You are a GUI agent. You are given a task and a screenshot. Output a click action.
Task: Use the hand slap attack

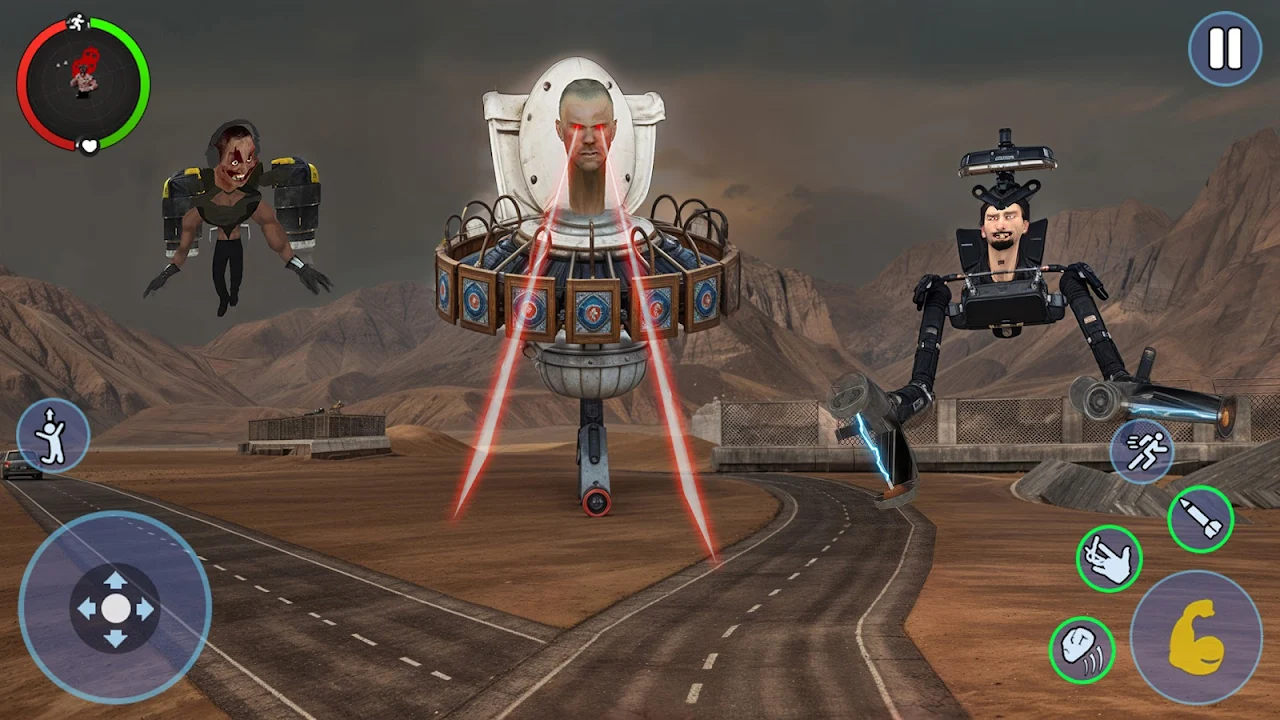pos(1109,558)
